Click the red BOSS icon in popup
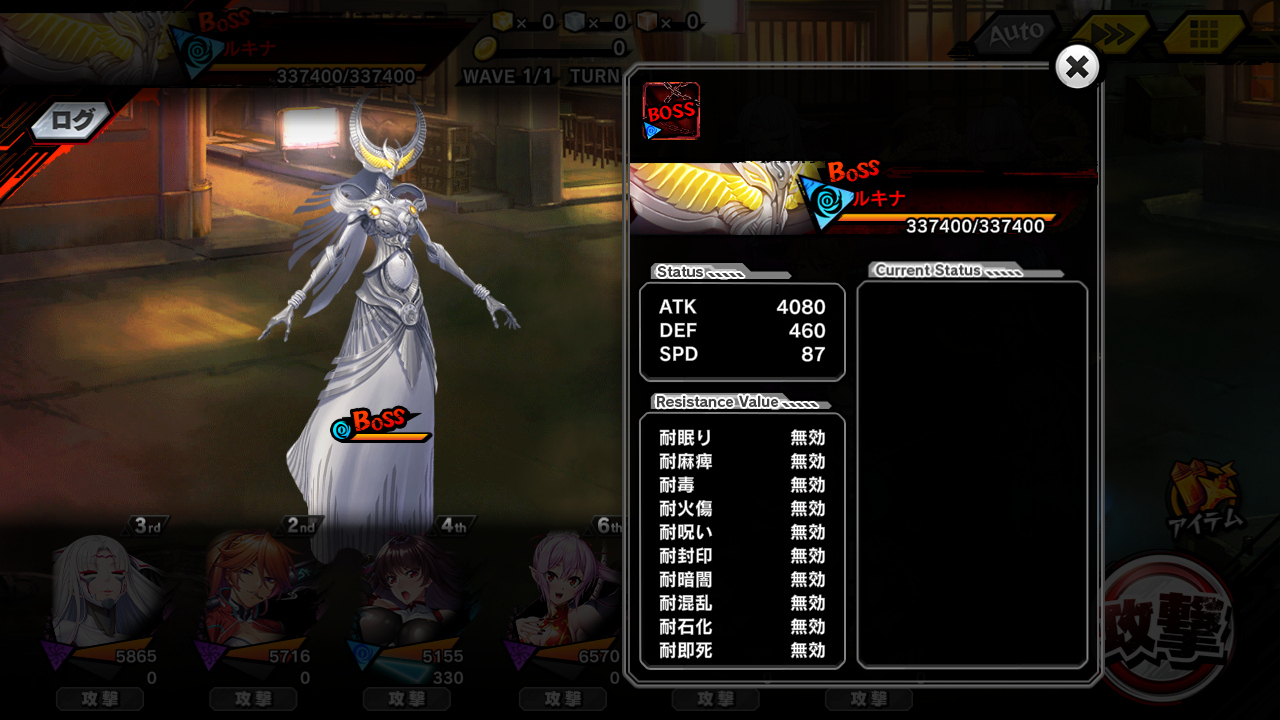This screenshot has width=1280, height=720. coord(671,111)
